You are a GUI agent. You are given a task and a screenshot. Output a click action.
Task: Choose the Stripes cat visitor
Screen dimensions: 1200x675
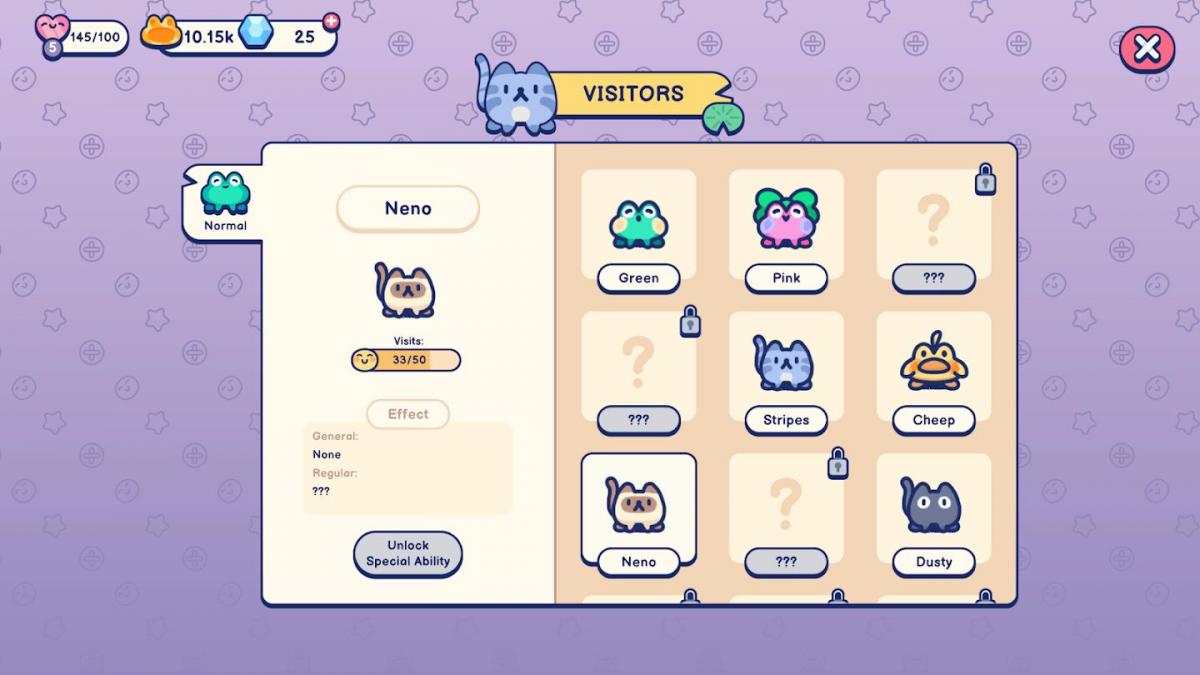click(786, 373)
